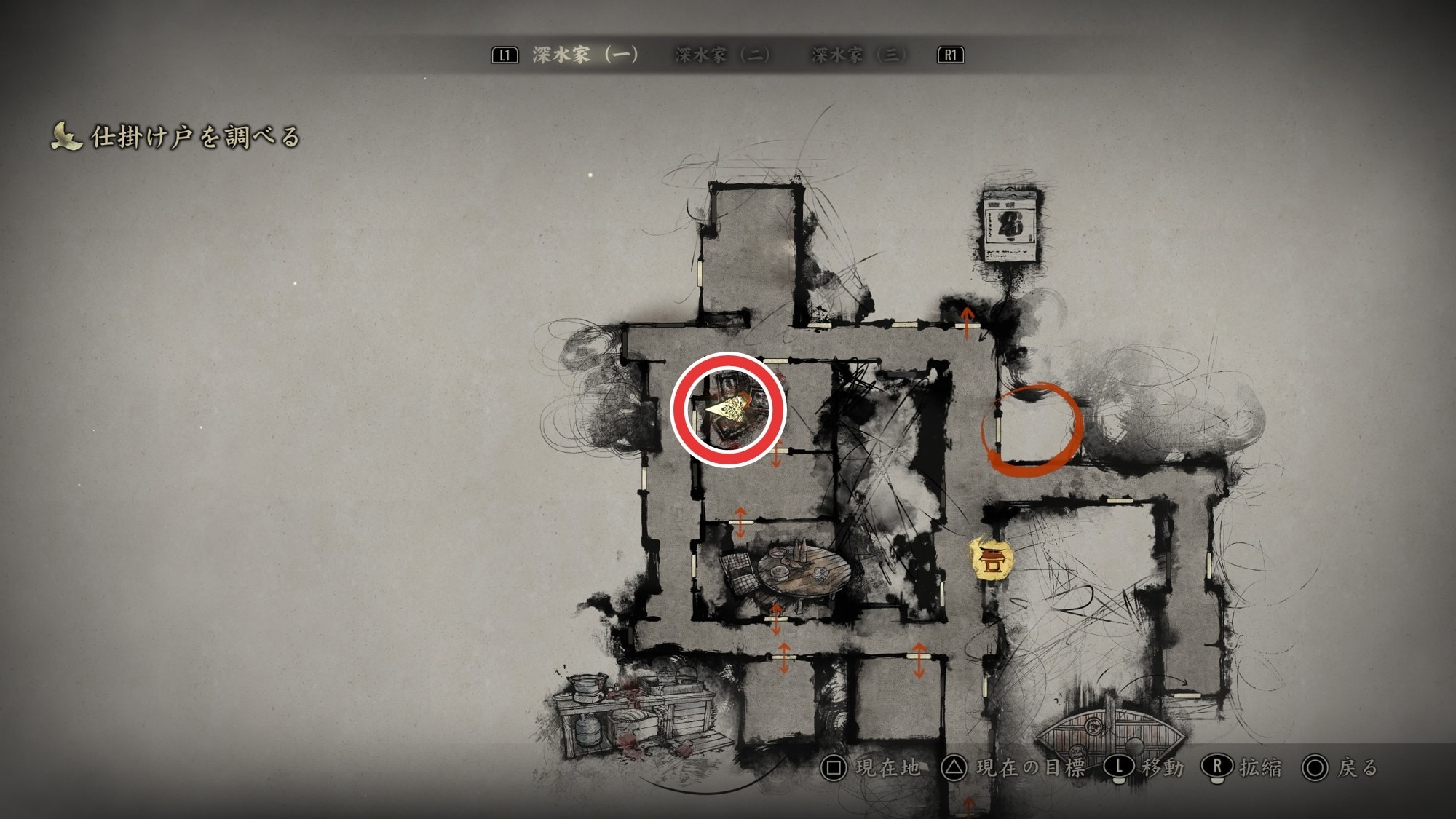Switch to the 深水家（一） map tab
This screenshot has width=1456, height=819.
(585, 55)
